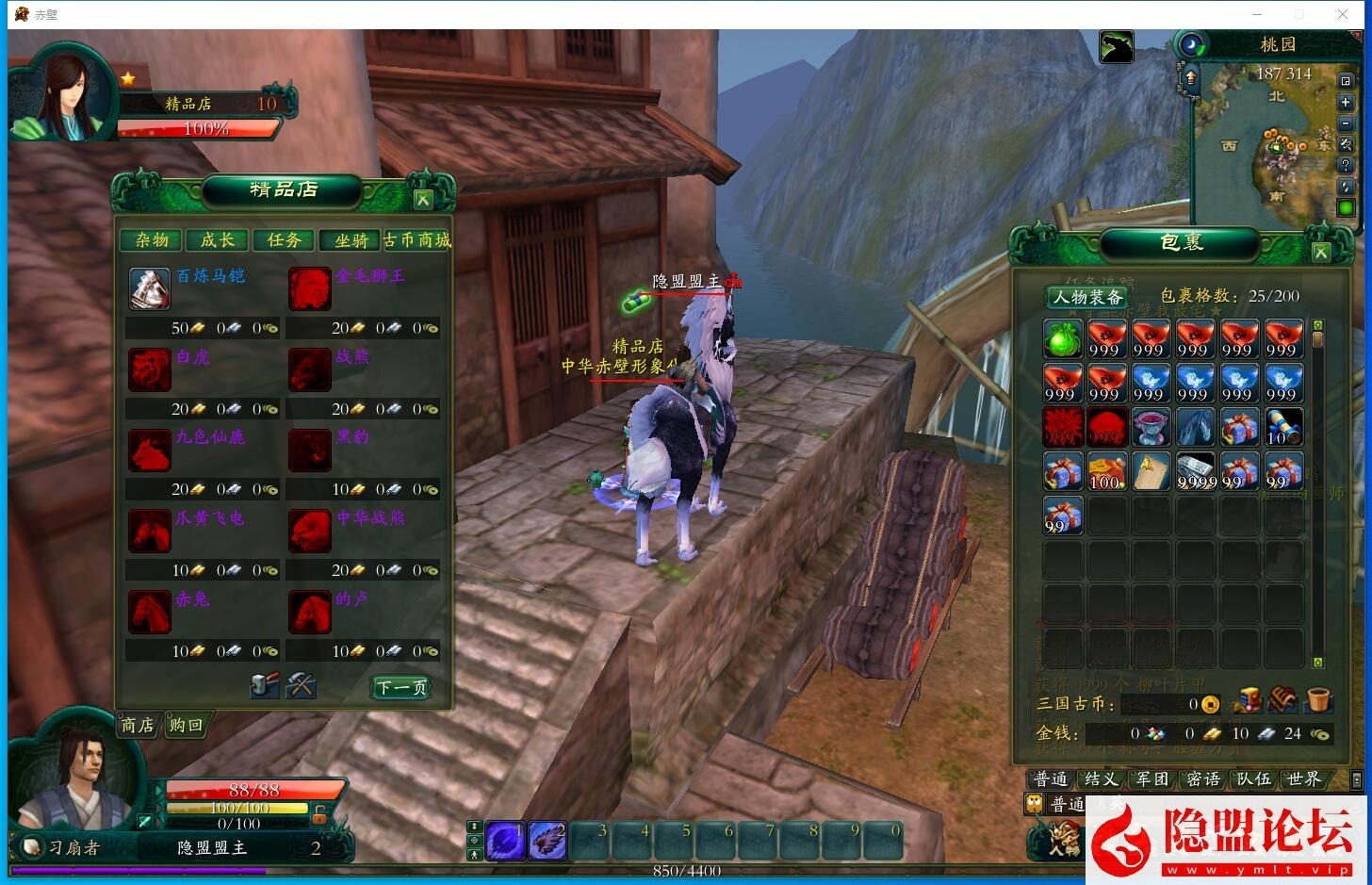
Task: Close the game window
Action: coord(1343,14)
